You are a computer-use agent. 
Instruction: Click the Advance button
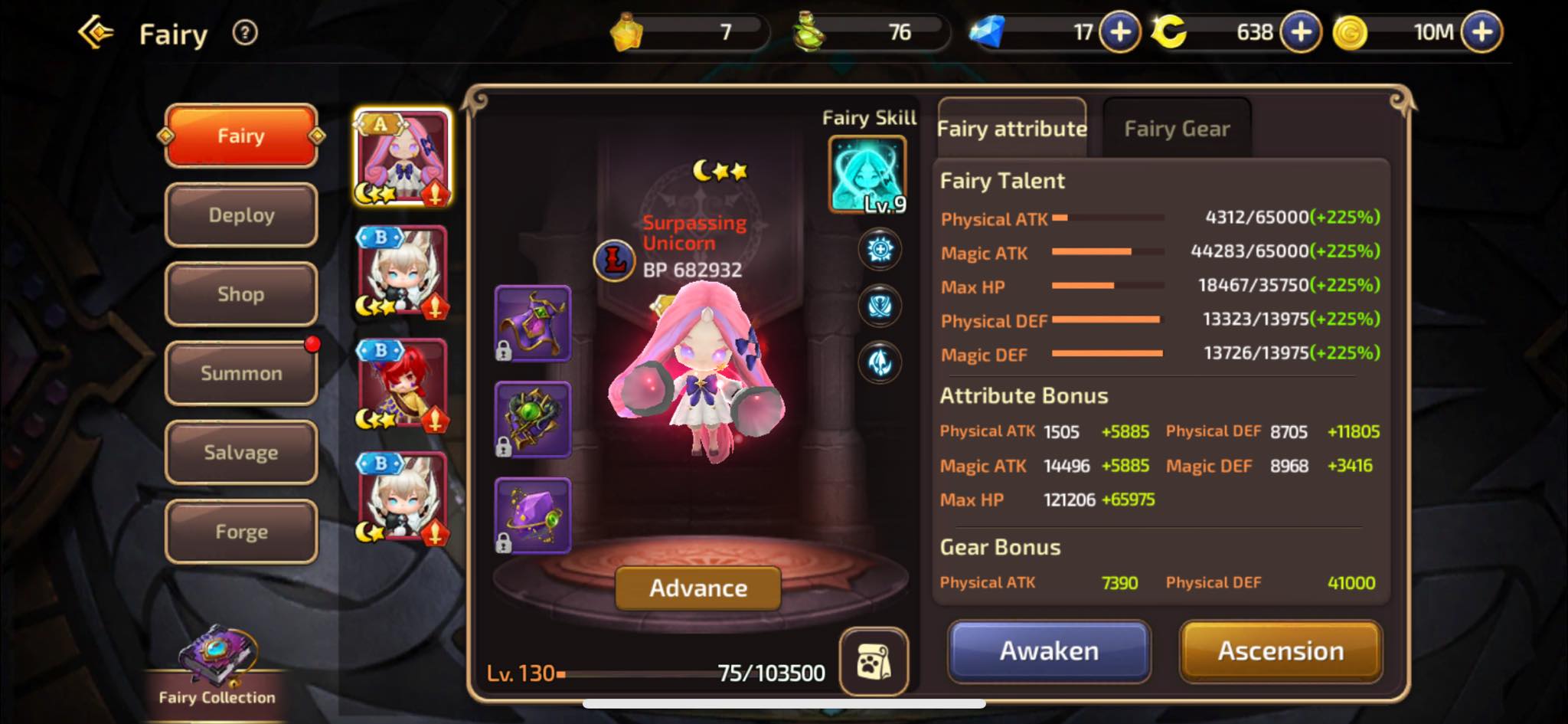click(697, 588)
